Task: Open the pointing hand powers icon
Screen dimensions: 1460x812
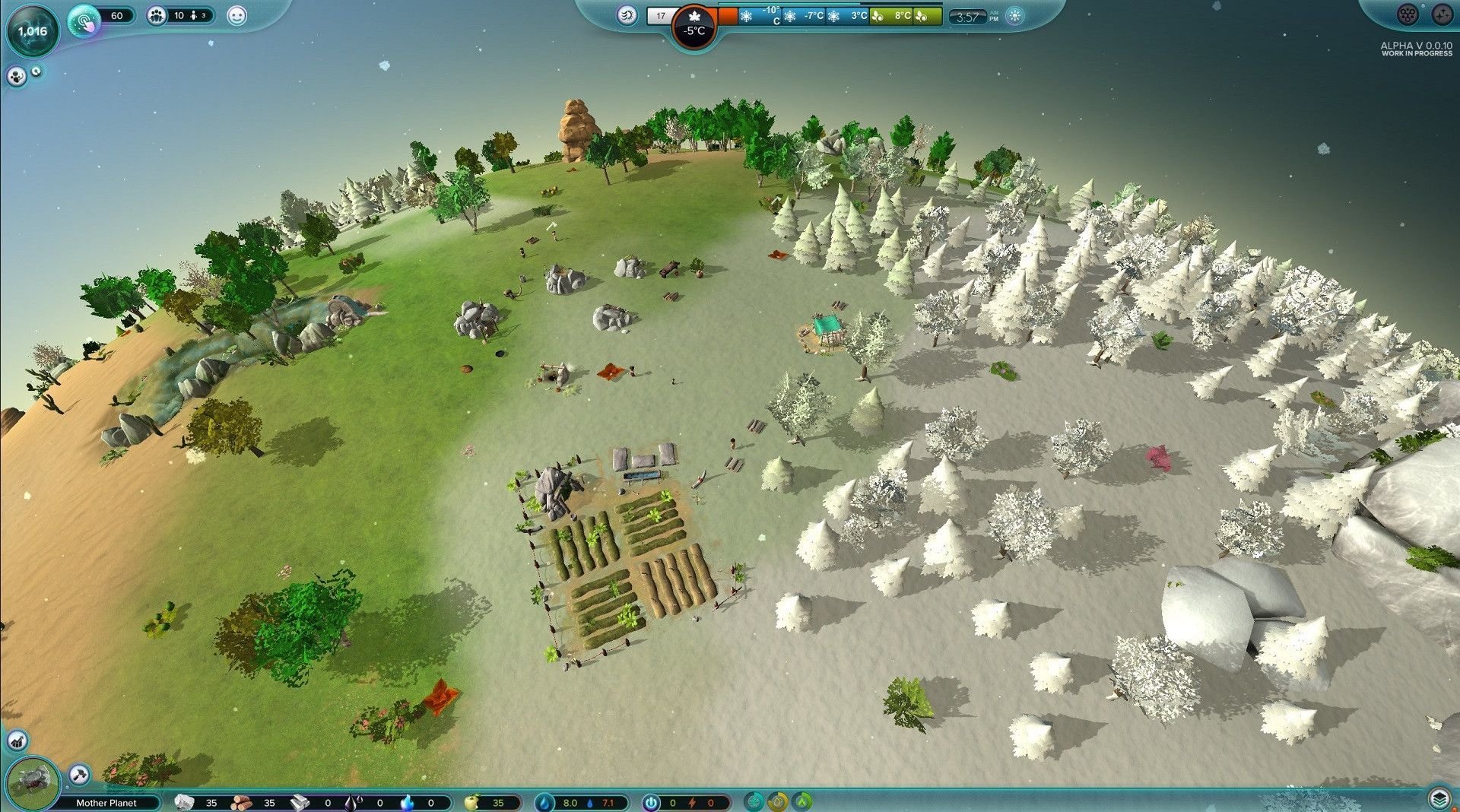Action: [84, 19]
